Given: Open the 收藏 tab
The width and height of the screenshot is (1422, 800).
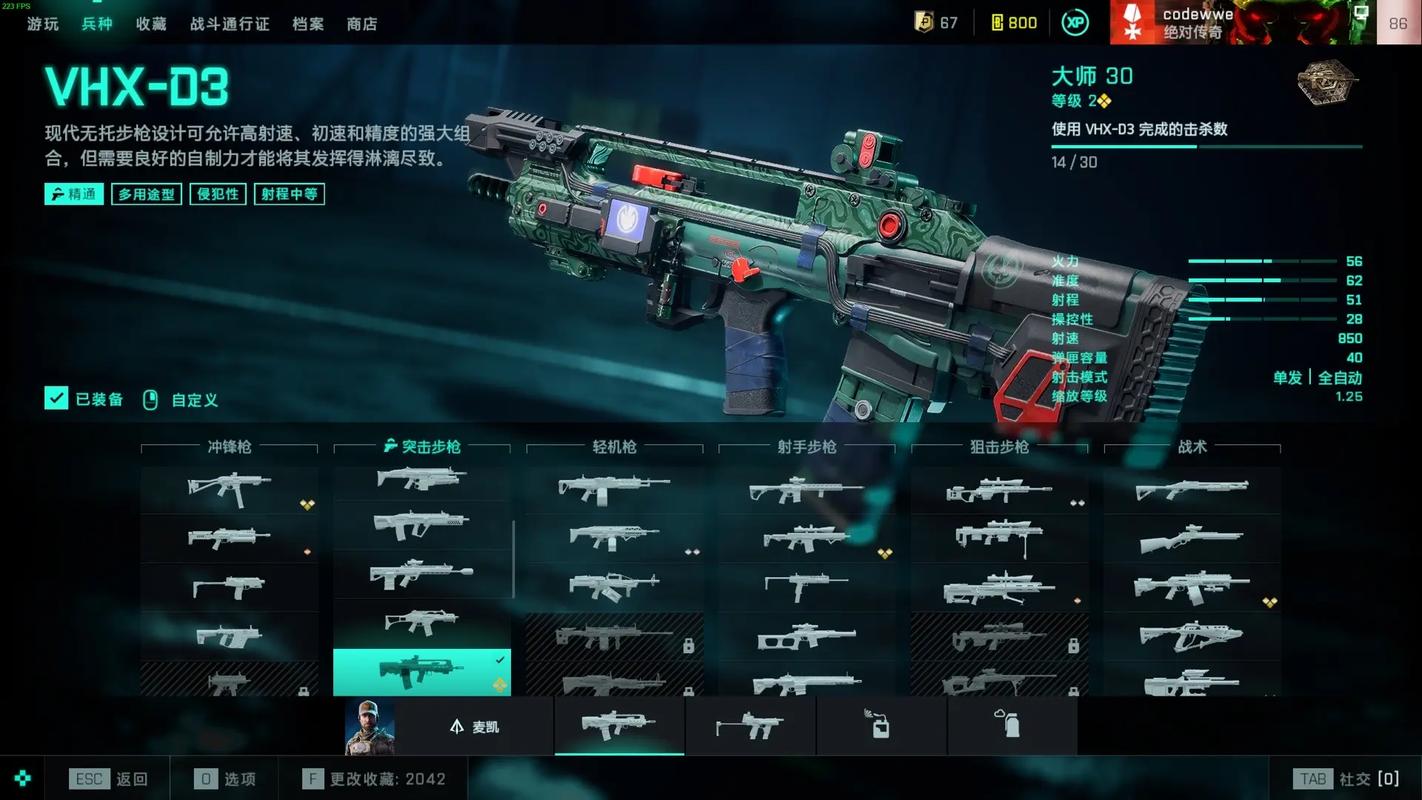Looking at the screenshot, I should [x=151, y=23].
